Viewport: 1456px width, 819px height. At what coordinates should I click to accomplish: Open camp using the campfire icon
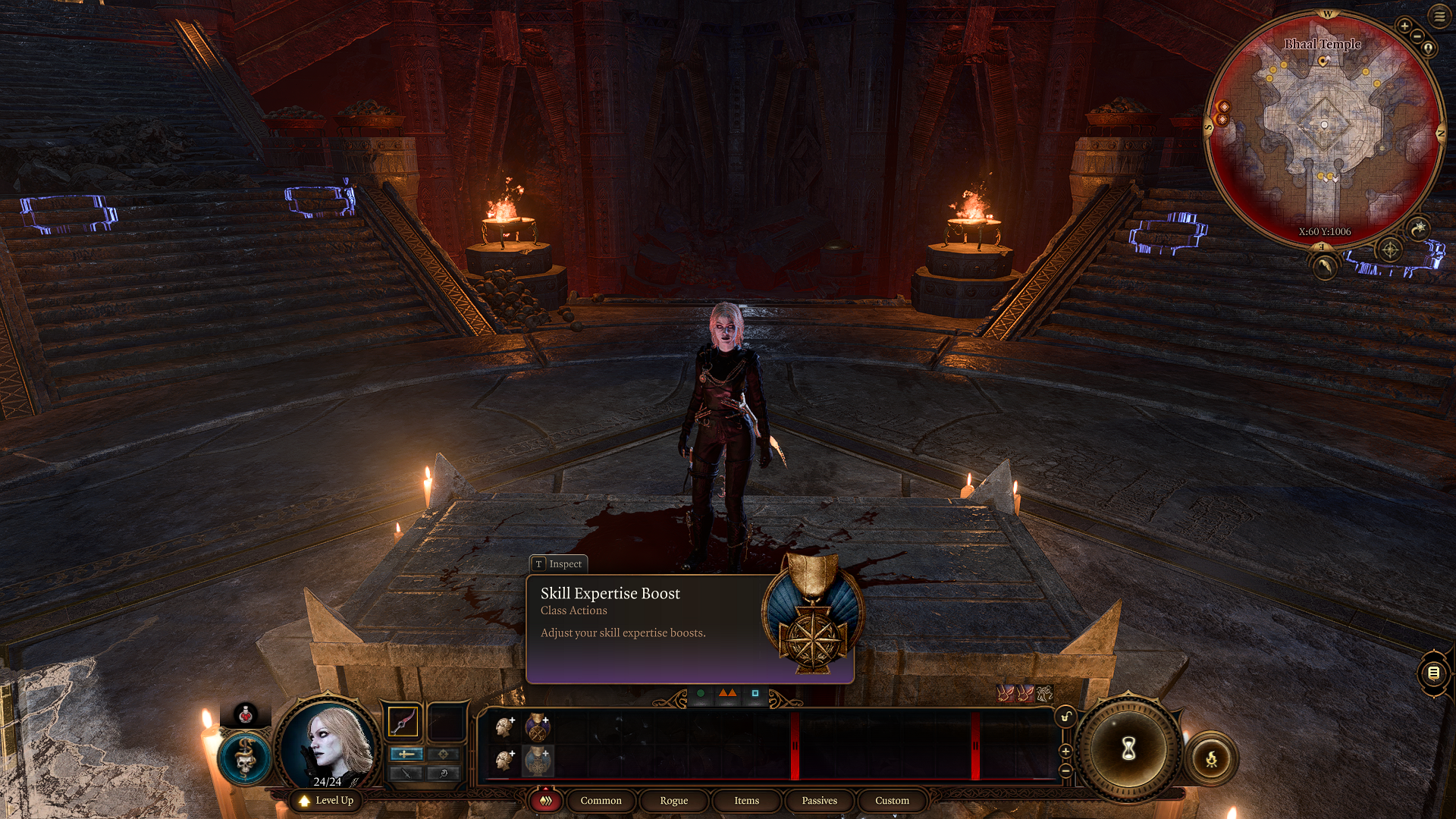(x=1212, y=756)
